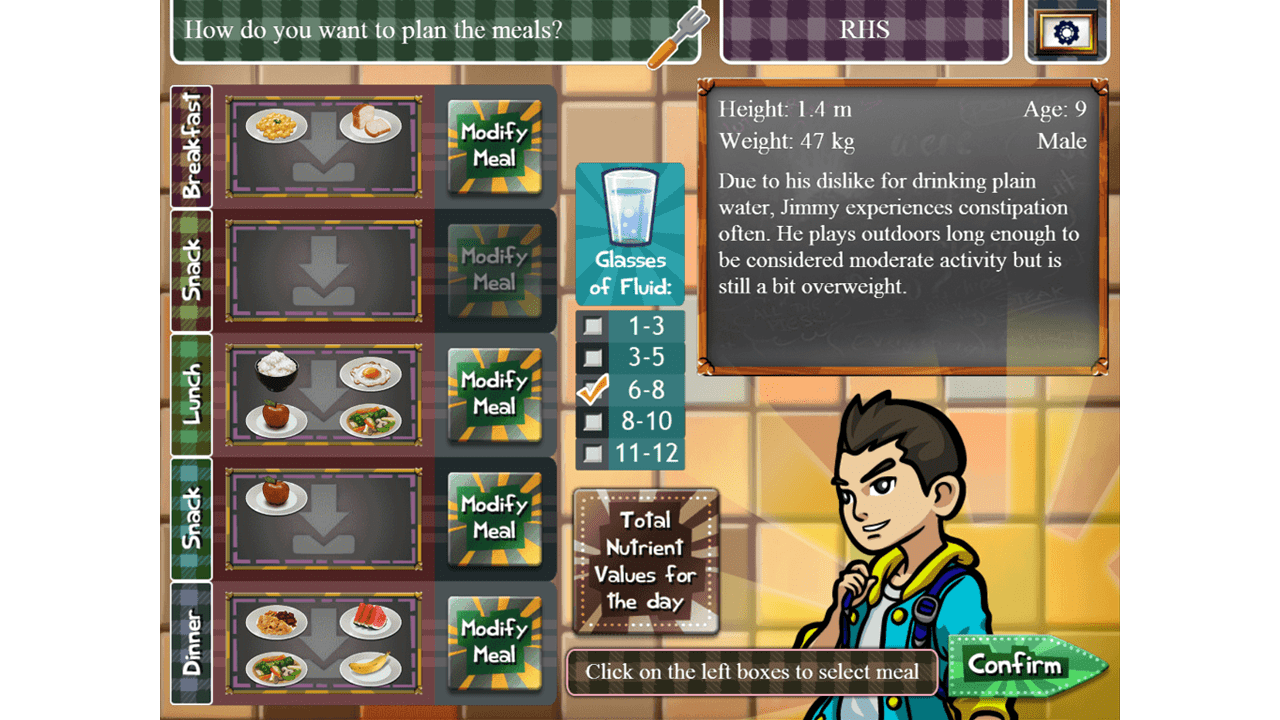Modify the Breakfast meal

pos(494,146)
